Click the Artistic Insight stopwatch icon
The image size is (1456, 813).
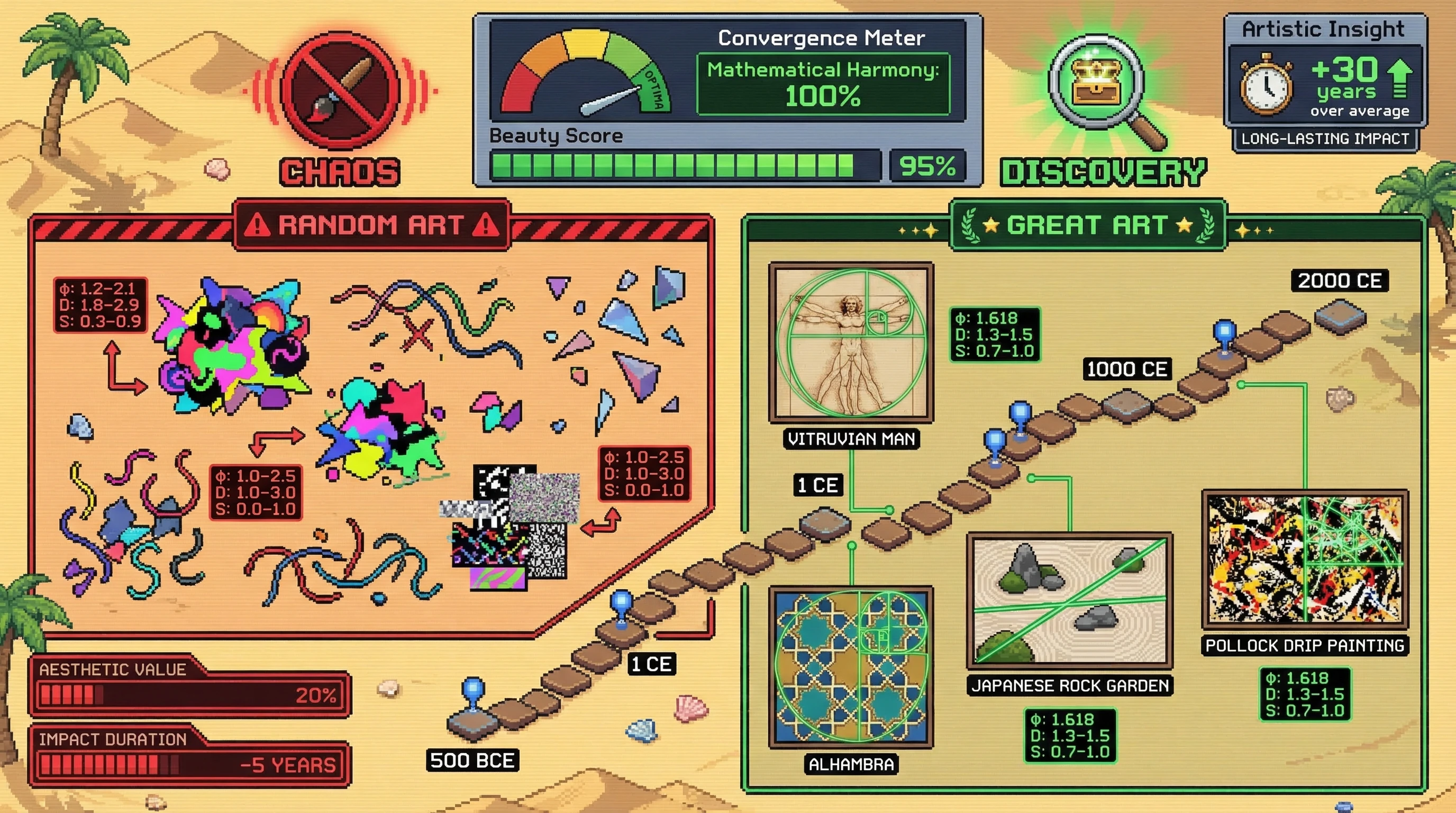(1266, 86)
